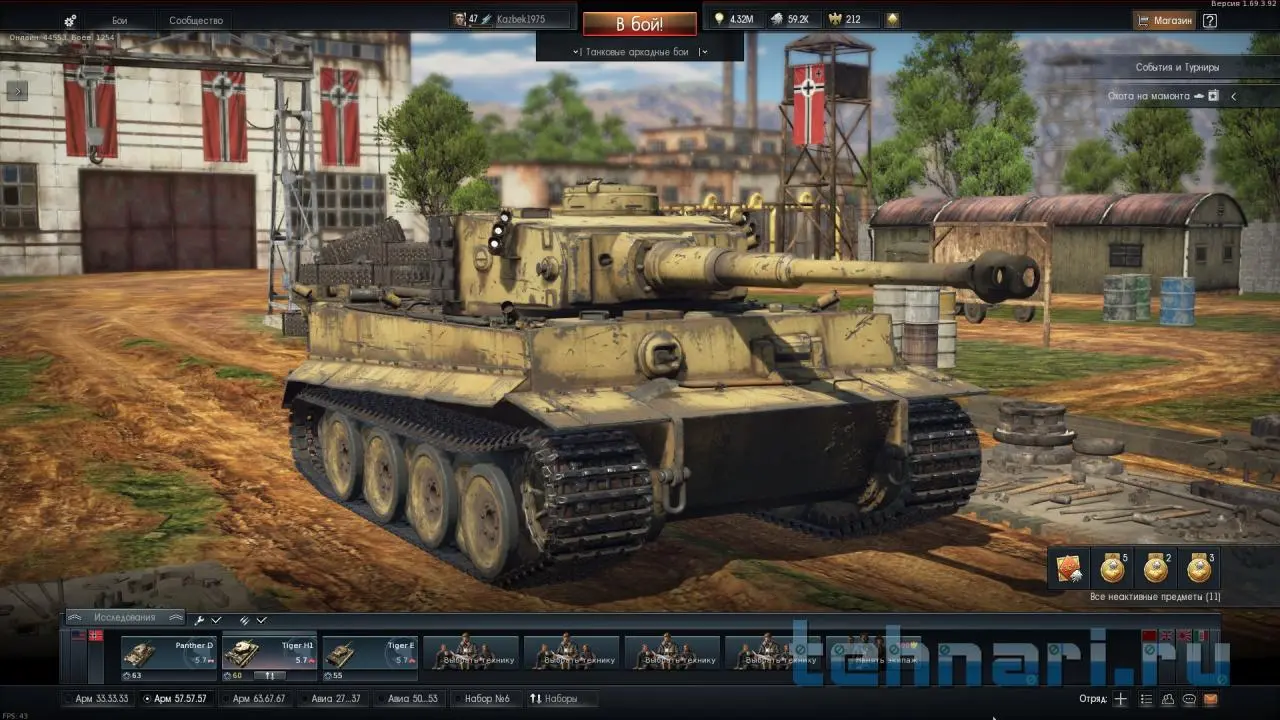Screen dimensions: 1280x720
Task: Open 'События и Турниры' panel
Action: (1177, 67)
